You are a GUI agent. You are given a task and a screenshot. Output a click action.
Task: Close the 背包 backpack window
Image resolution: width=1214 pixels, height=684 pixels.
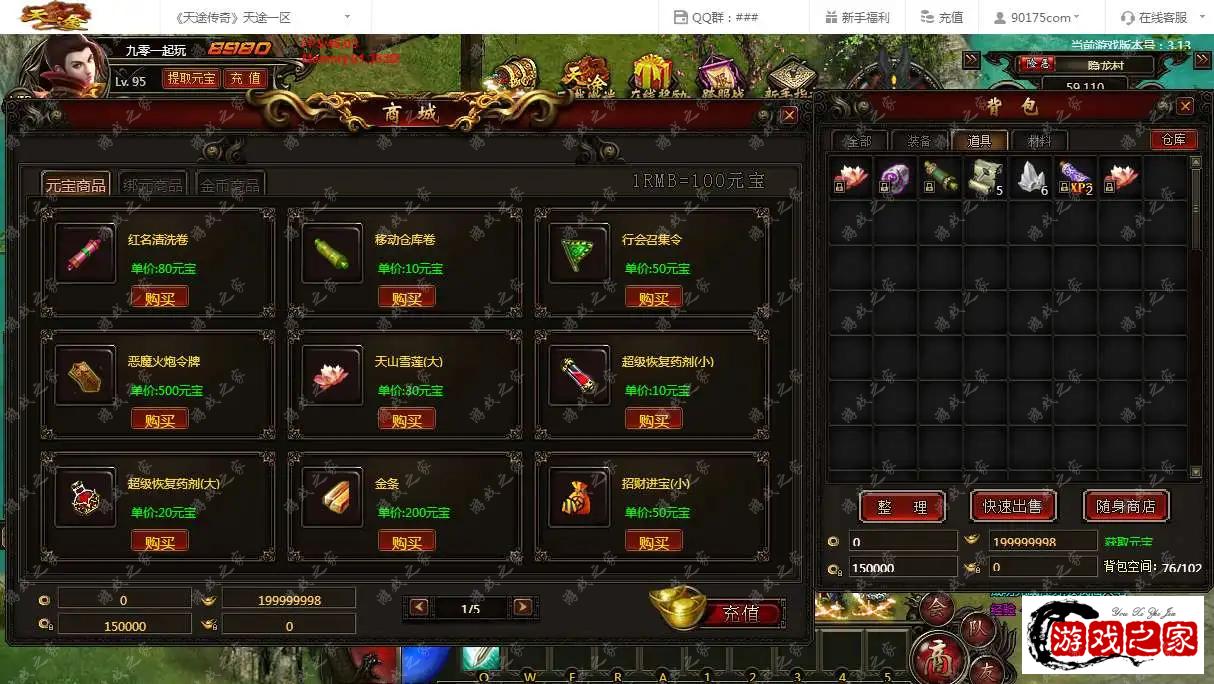(1185, 106)
